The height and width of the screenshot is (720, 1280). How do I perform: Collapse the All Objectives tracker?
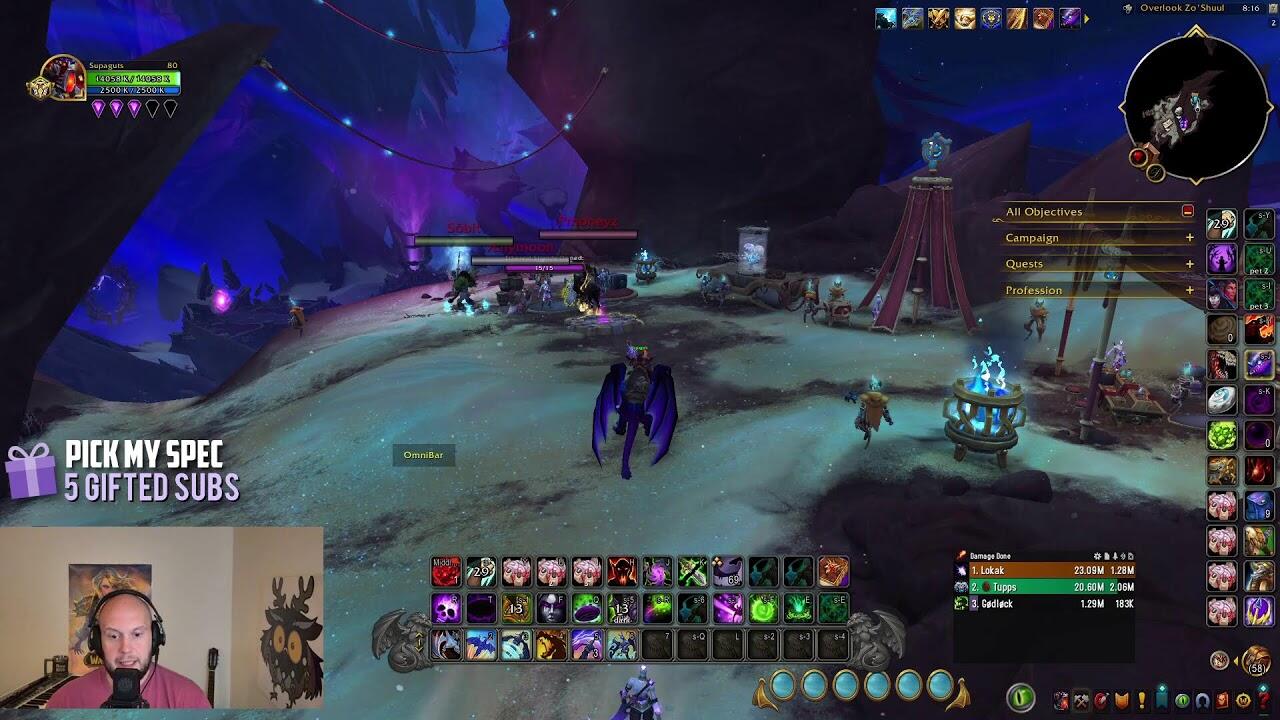[x=1187, y=212]
